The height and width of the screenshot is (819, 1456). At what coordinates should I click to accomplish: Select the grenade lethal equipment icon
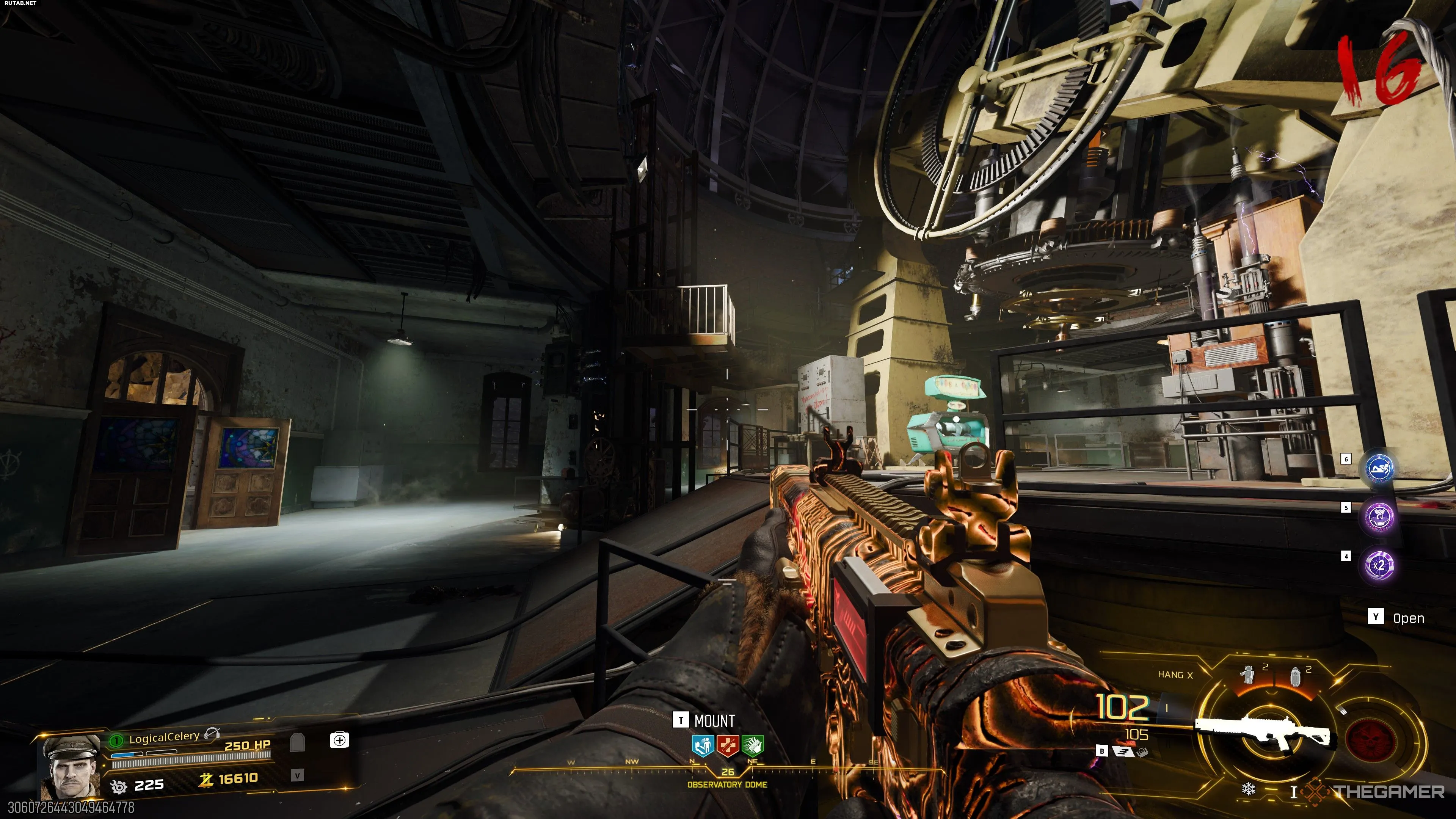coord(1296,675)
